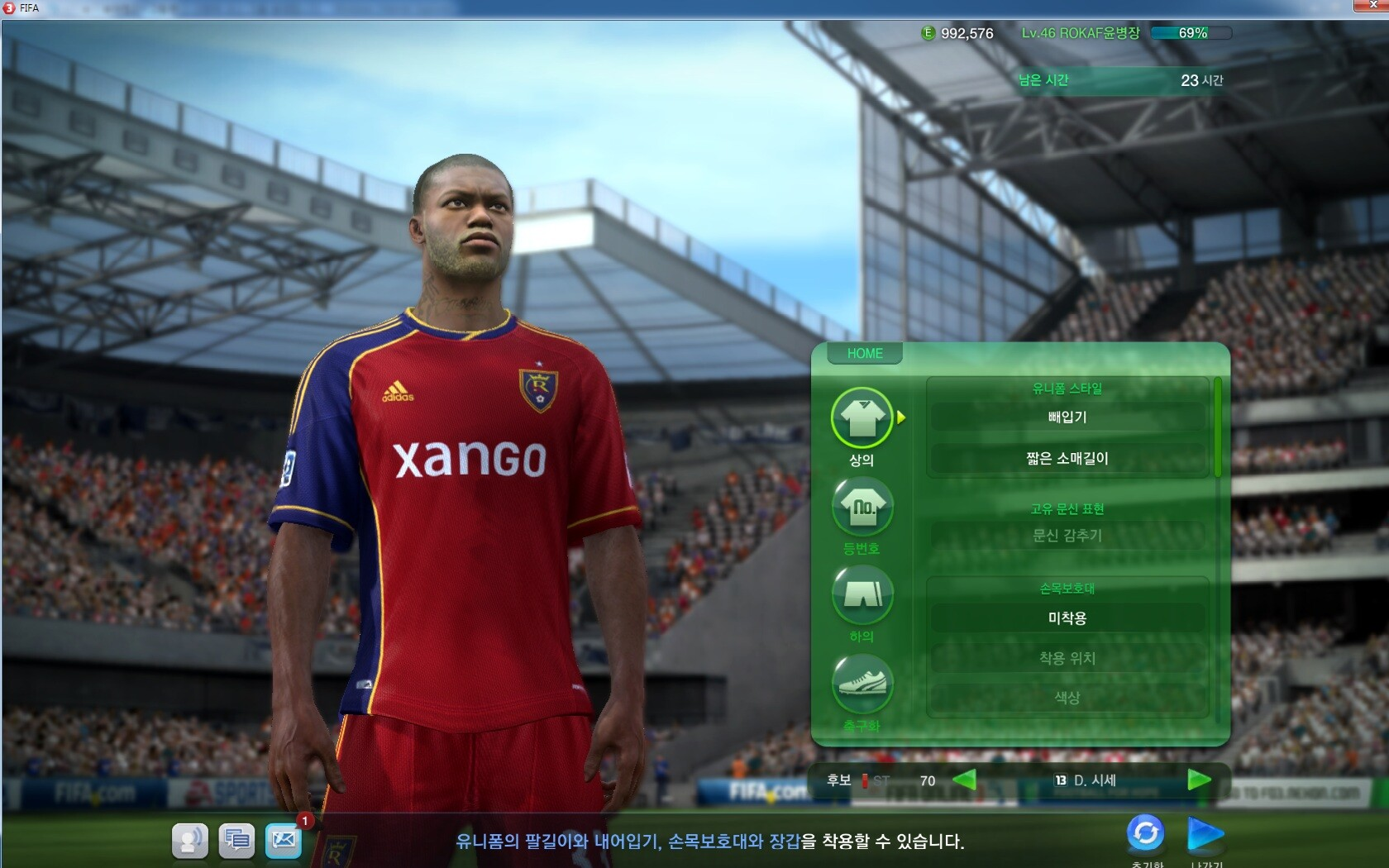The image size is (1389, 868).
Task: Click the 나가기 exit blue arrow button
Action: (x=1205, y=833)
